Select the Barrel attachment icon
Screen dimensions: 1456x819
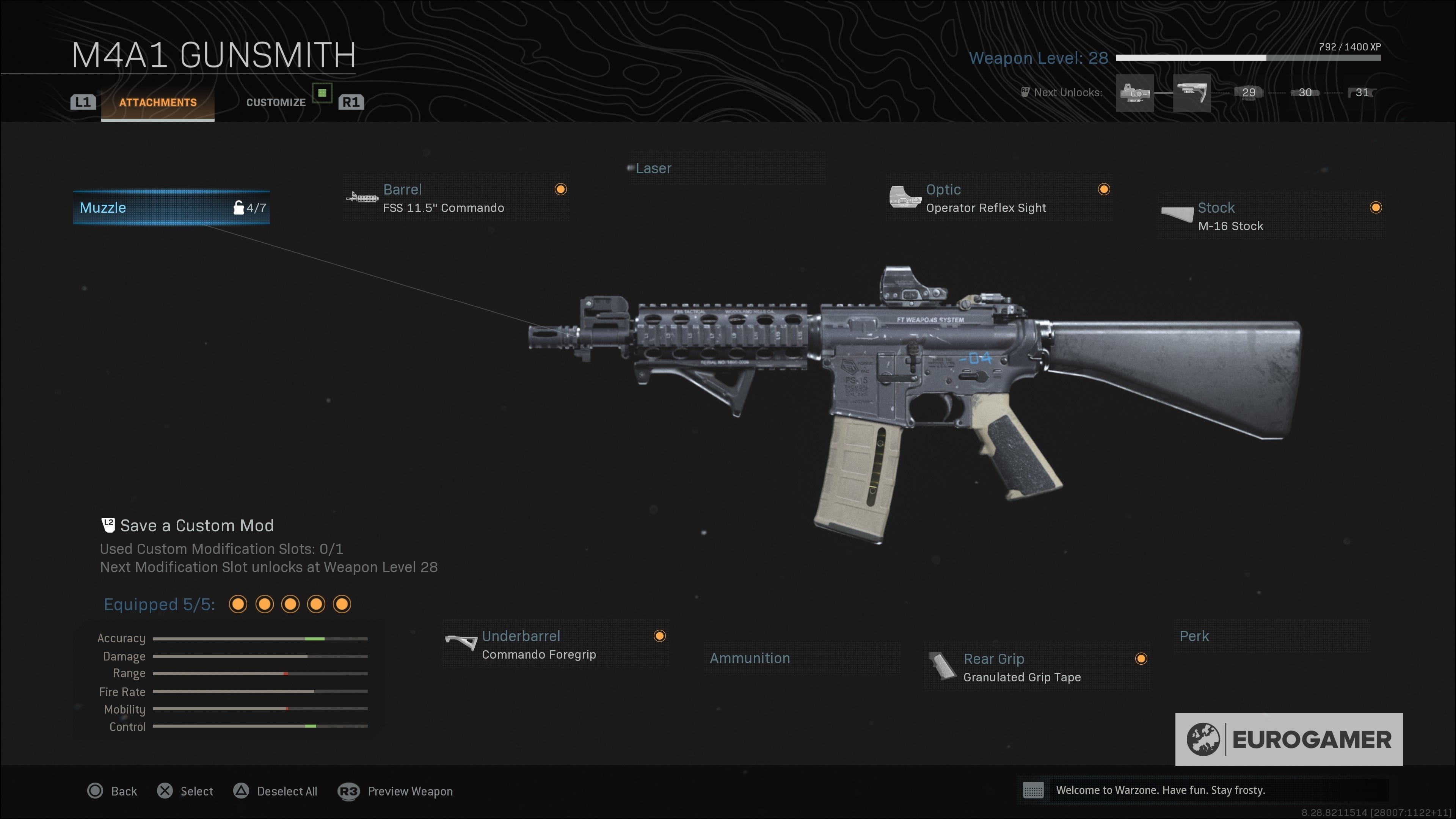coord(362,198)
